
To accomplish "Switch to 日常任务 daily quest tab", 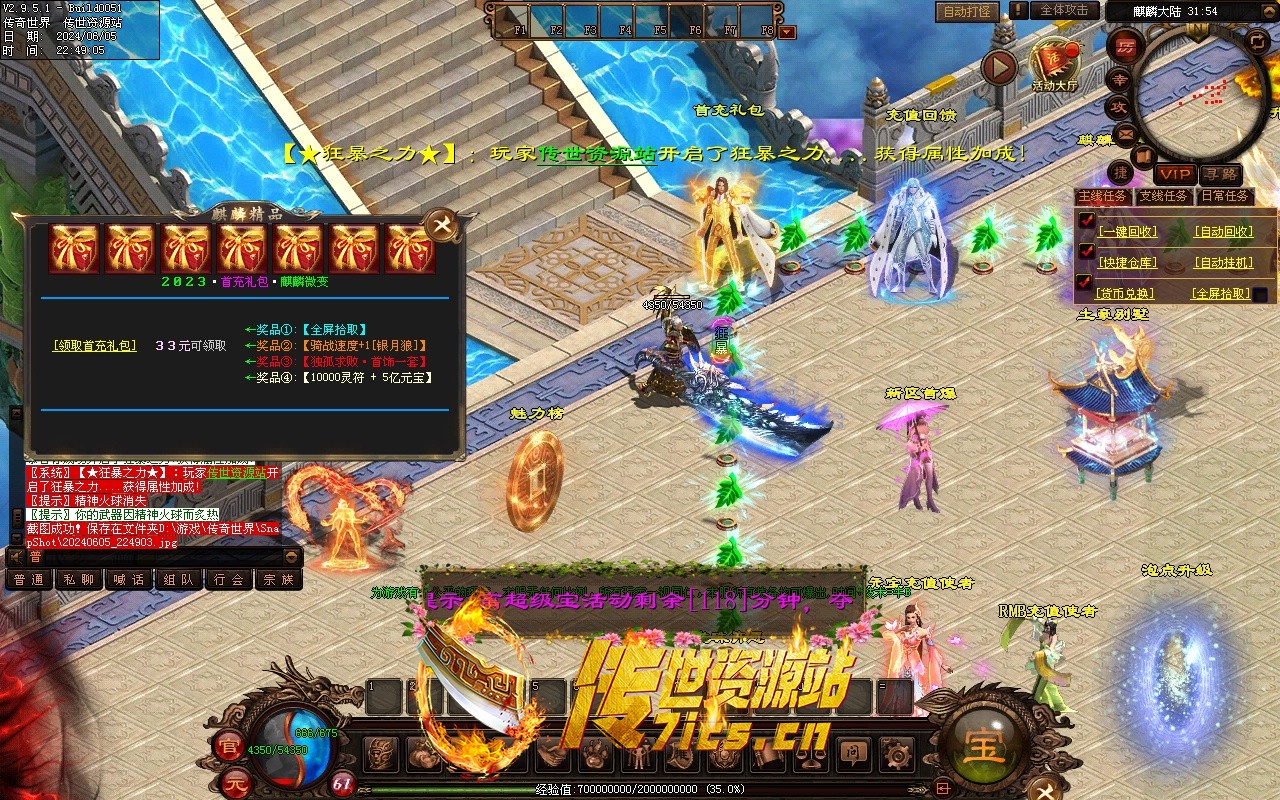I will pyautogui.click(x=1225, y=196).
